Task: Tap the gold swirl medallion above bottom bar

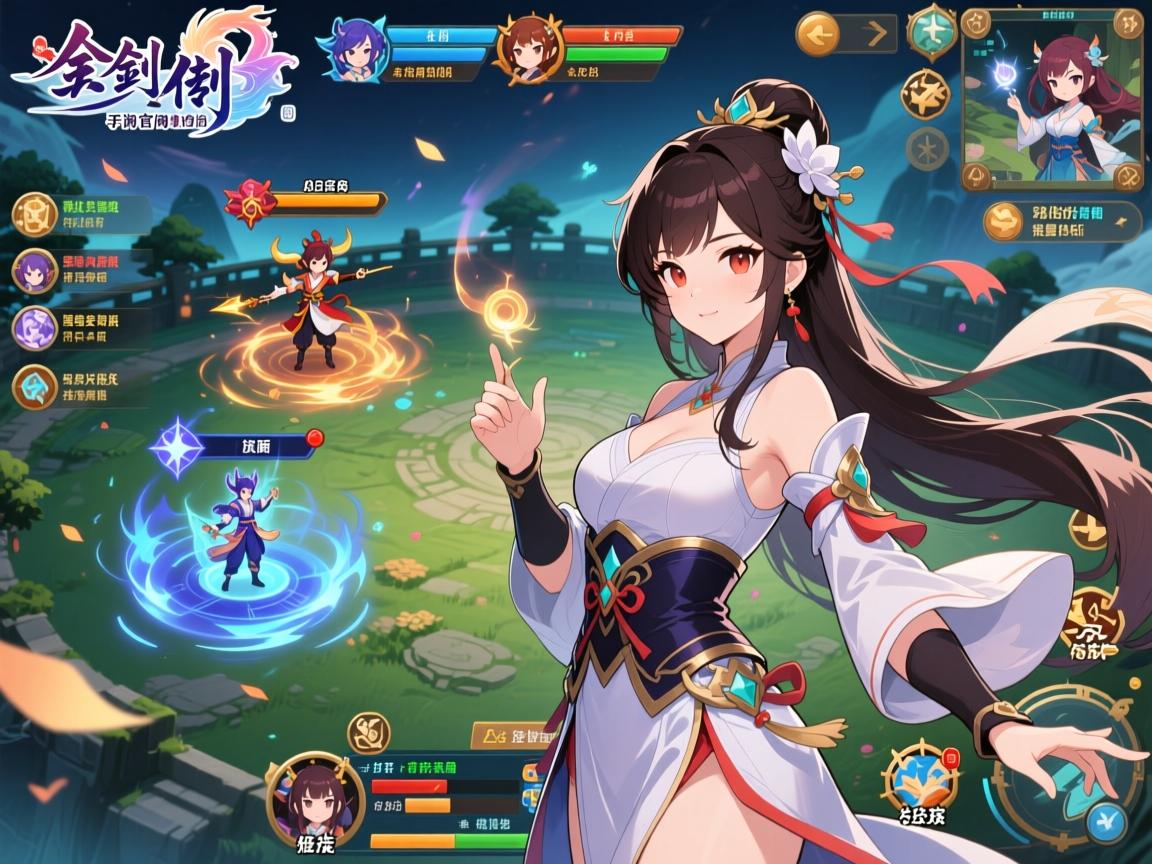Action: pos(369,733)
